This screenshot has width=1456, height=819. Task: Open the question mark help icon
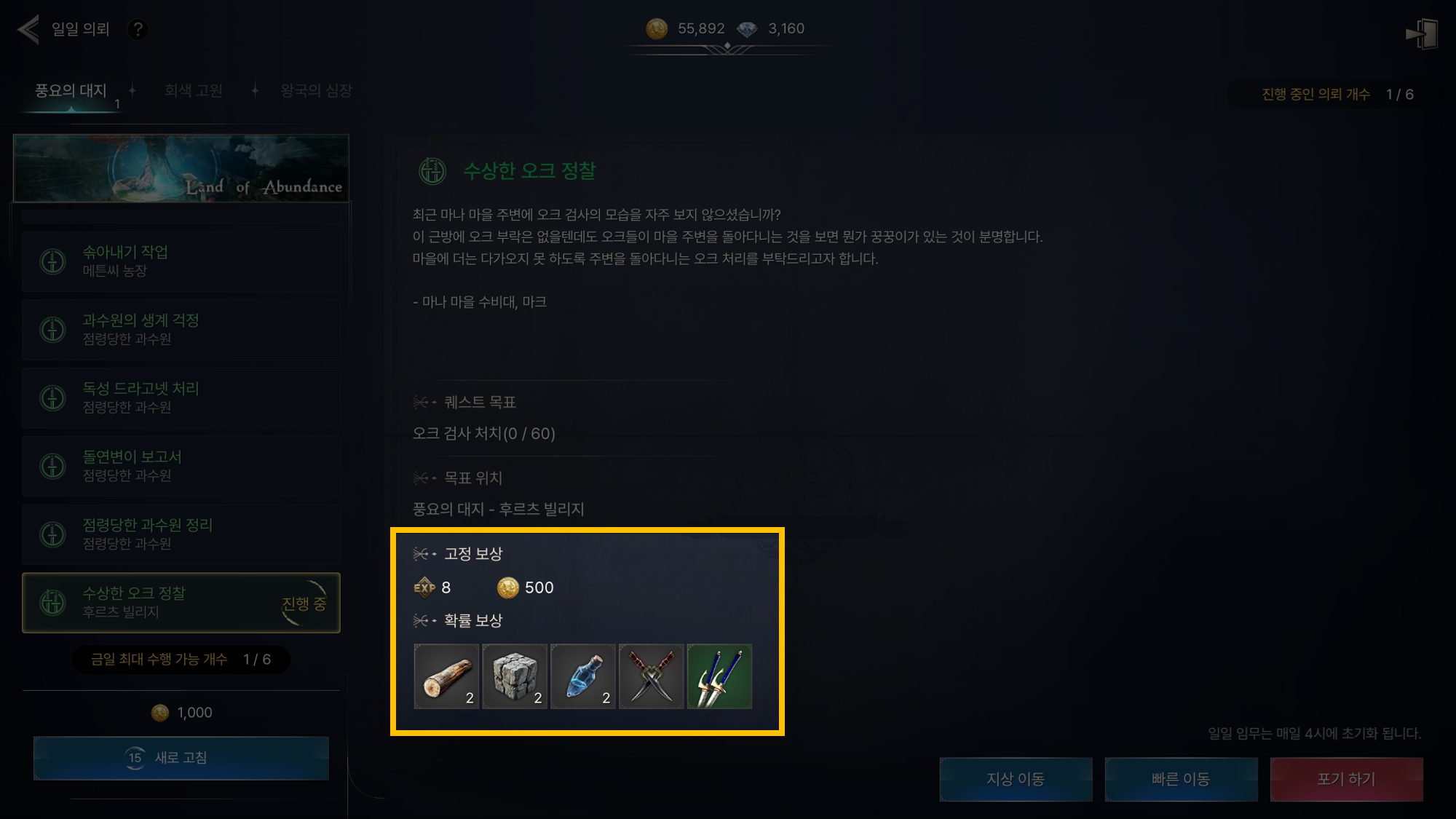[x=137, y=30]
